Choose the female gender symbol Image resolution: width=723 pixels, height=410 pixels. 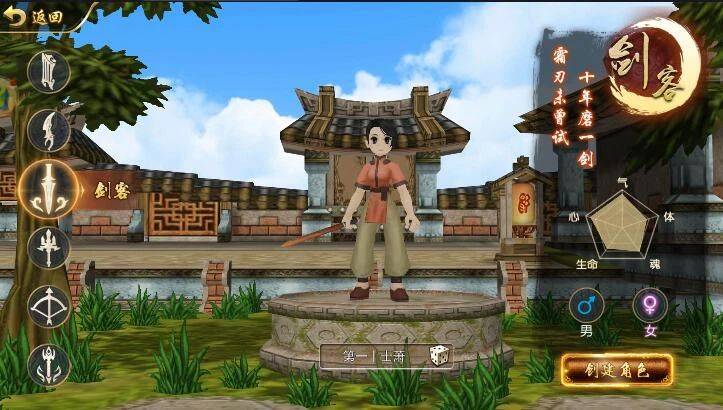tap(650, 305)
